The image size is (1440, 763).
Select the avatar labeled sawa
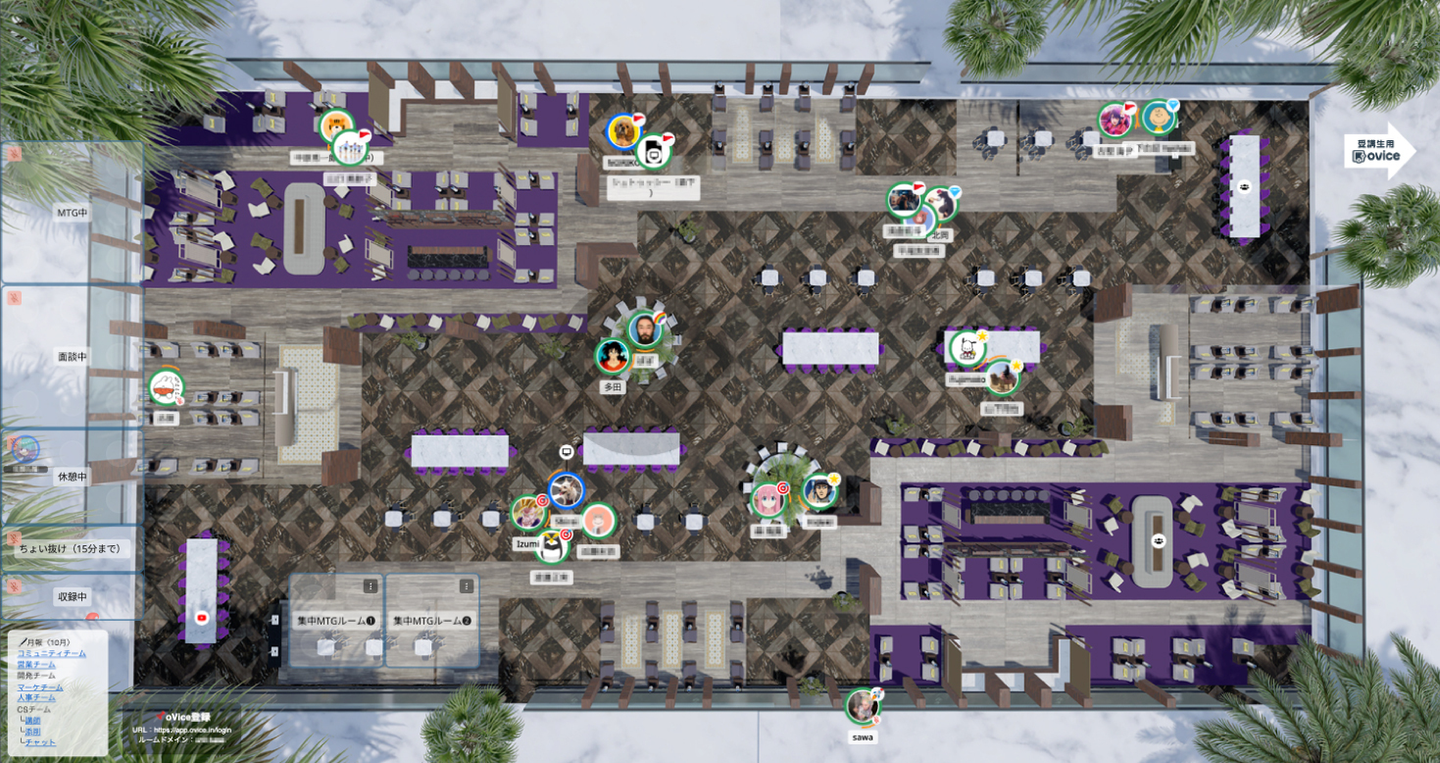(862, 706)
